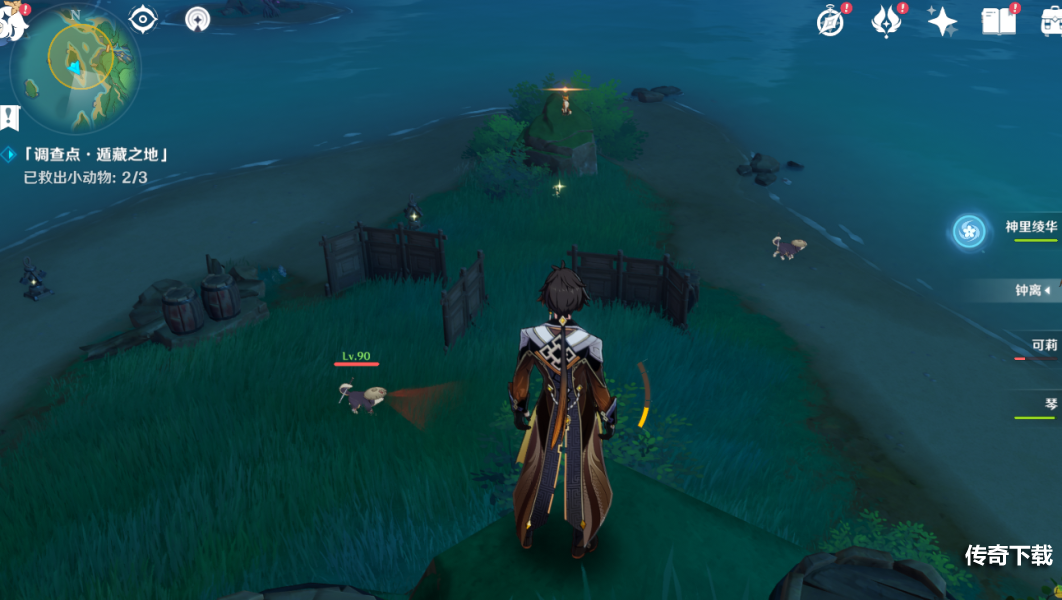Open the signal icon beside the eye
This screenshot has height=600, width=1062.
(x=198, y=18)
